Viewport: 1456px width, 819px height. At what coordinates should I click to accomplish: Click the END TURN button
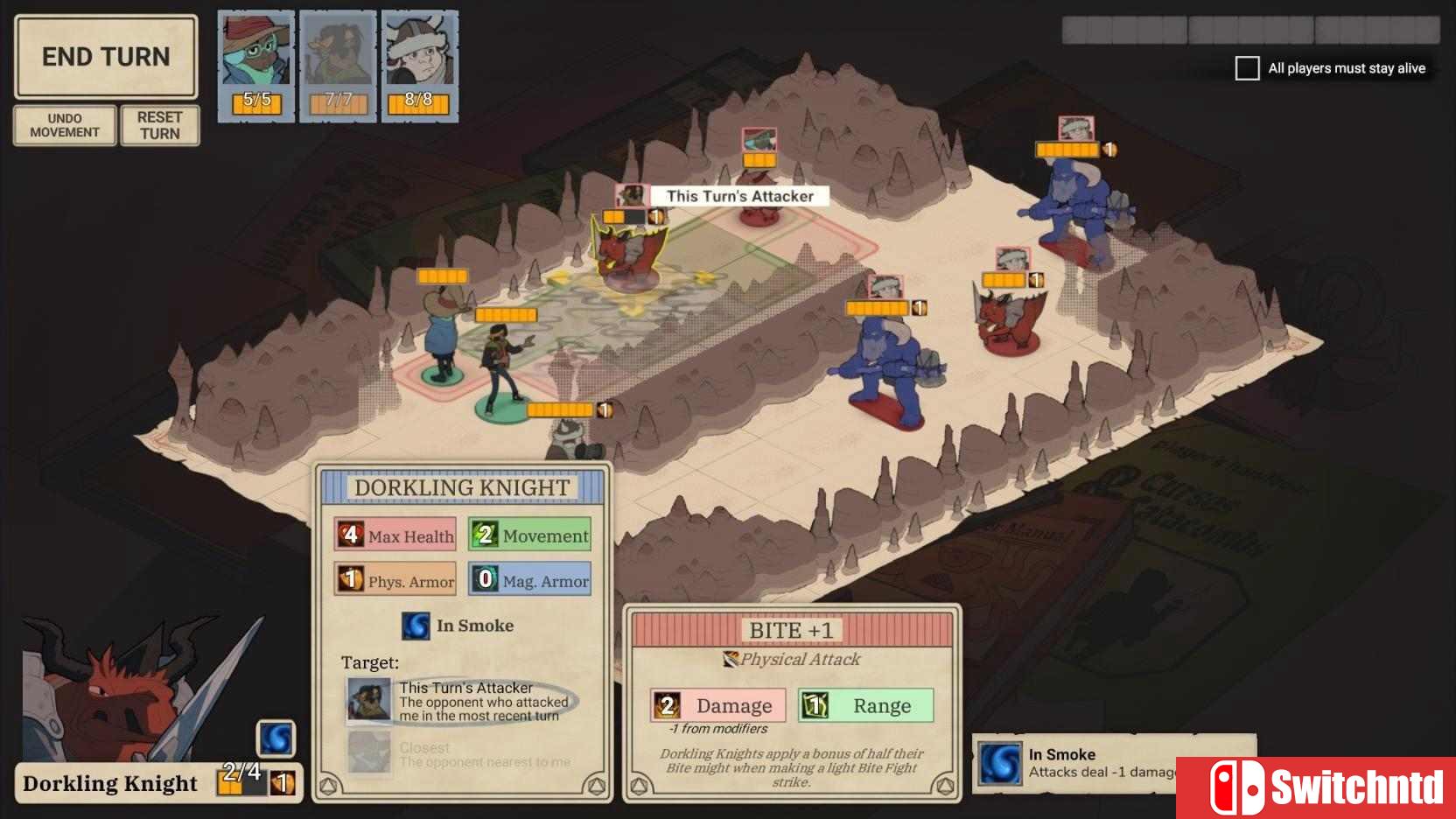coord(106,57)
